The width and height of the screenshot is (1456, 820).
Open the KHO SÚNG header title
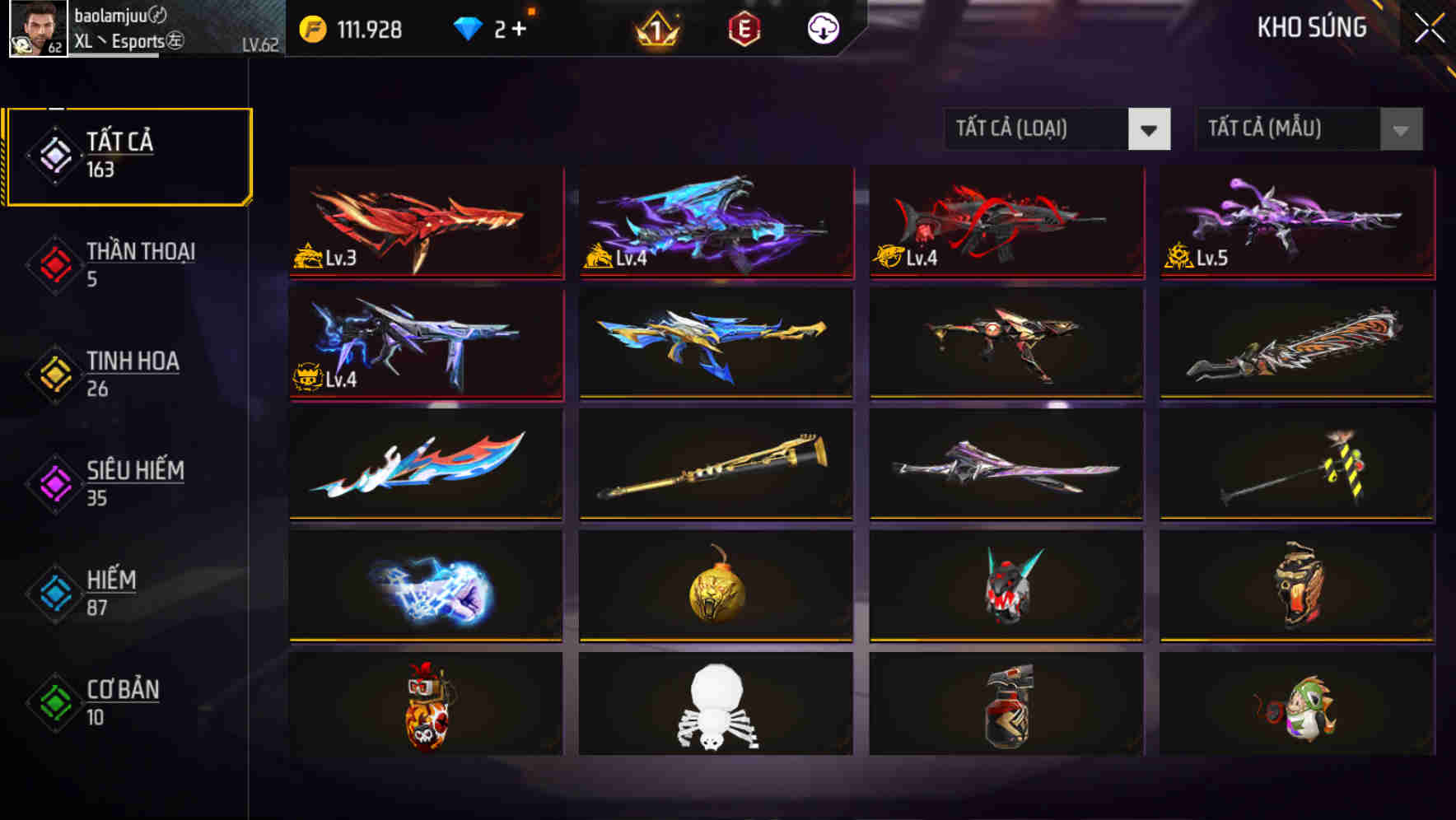point(1312,28)
